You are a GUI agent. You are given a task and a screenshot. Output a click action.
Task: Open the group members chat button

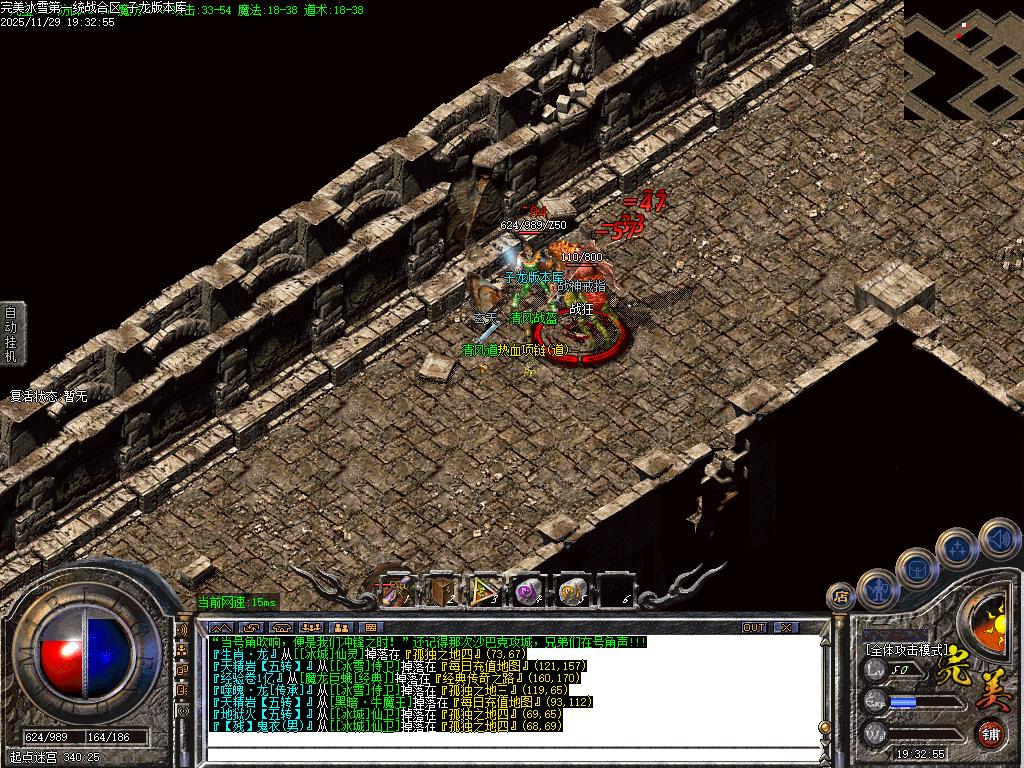click(x=310, y=627)
